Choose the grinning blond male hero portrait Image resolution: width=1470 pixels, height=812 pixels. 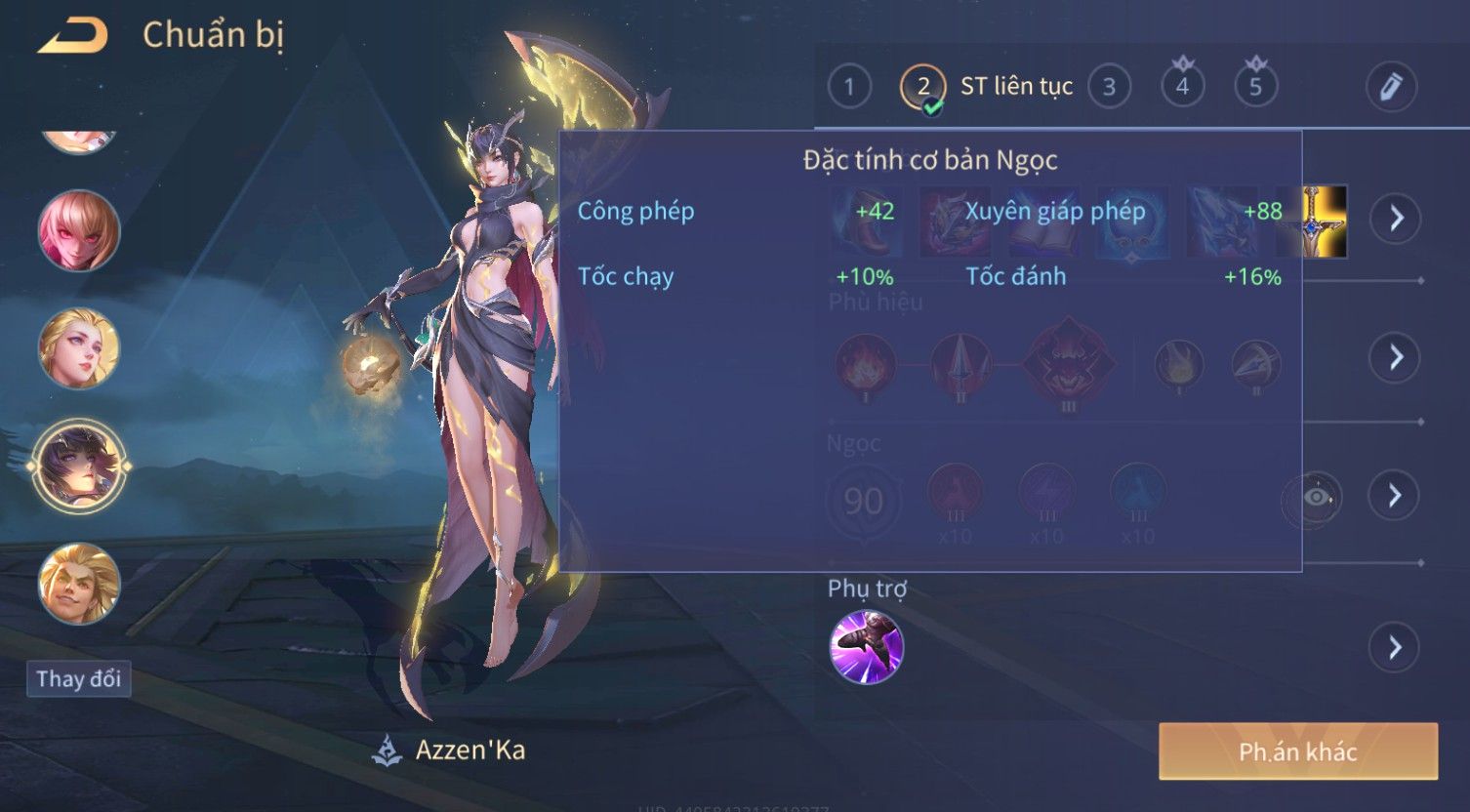78,584
